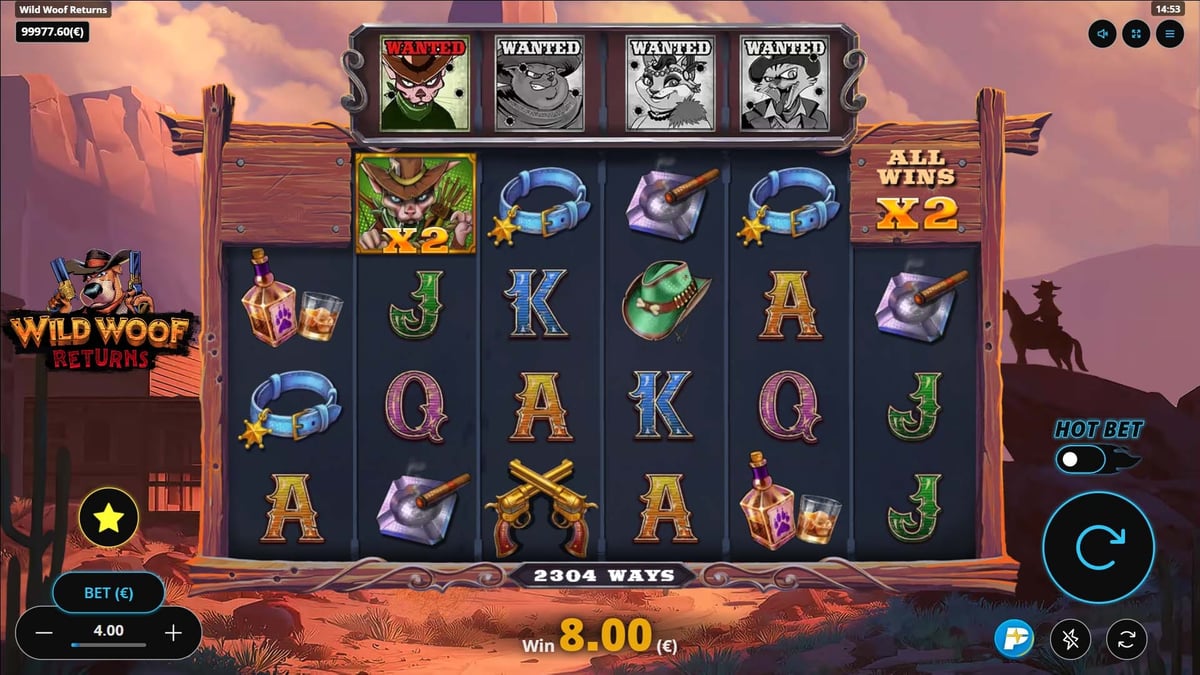Mute the game sound via the speaker icon

1103,34
